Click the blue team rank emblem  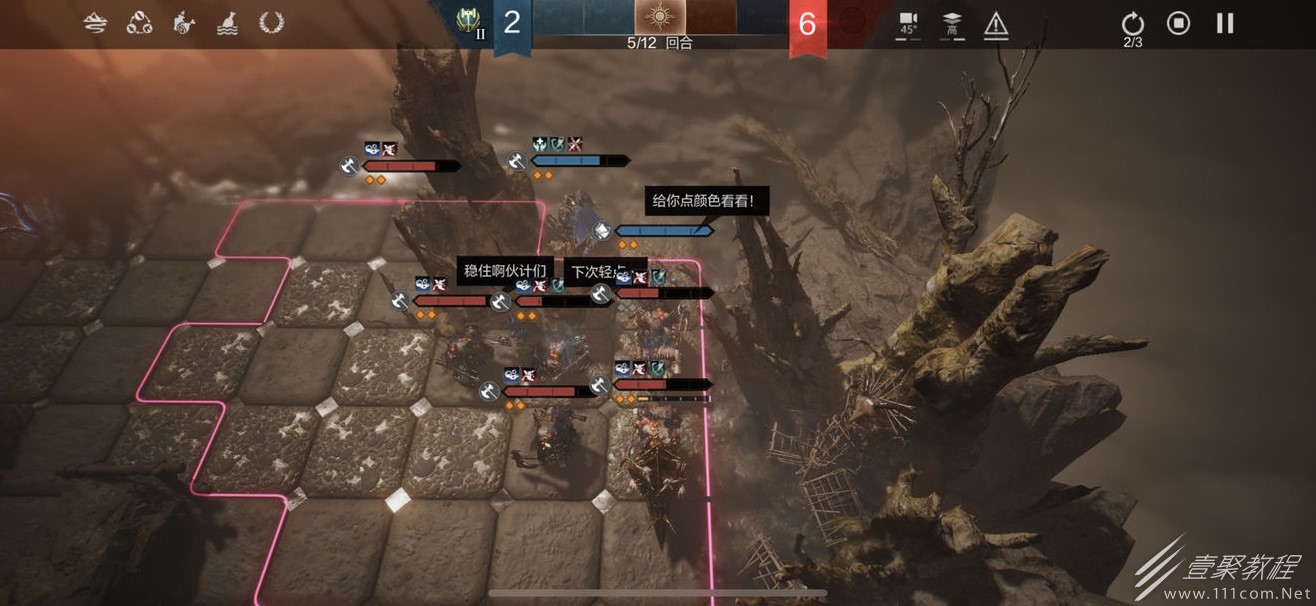click(468, 21)
